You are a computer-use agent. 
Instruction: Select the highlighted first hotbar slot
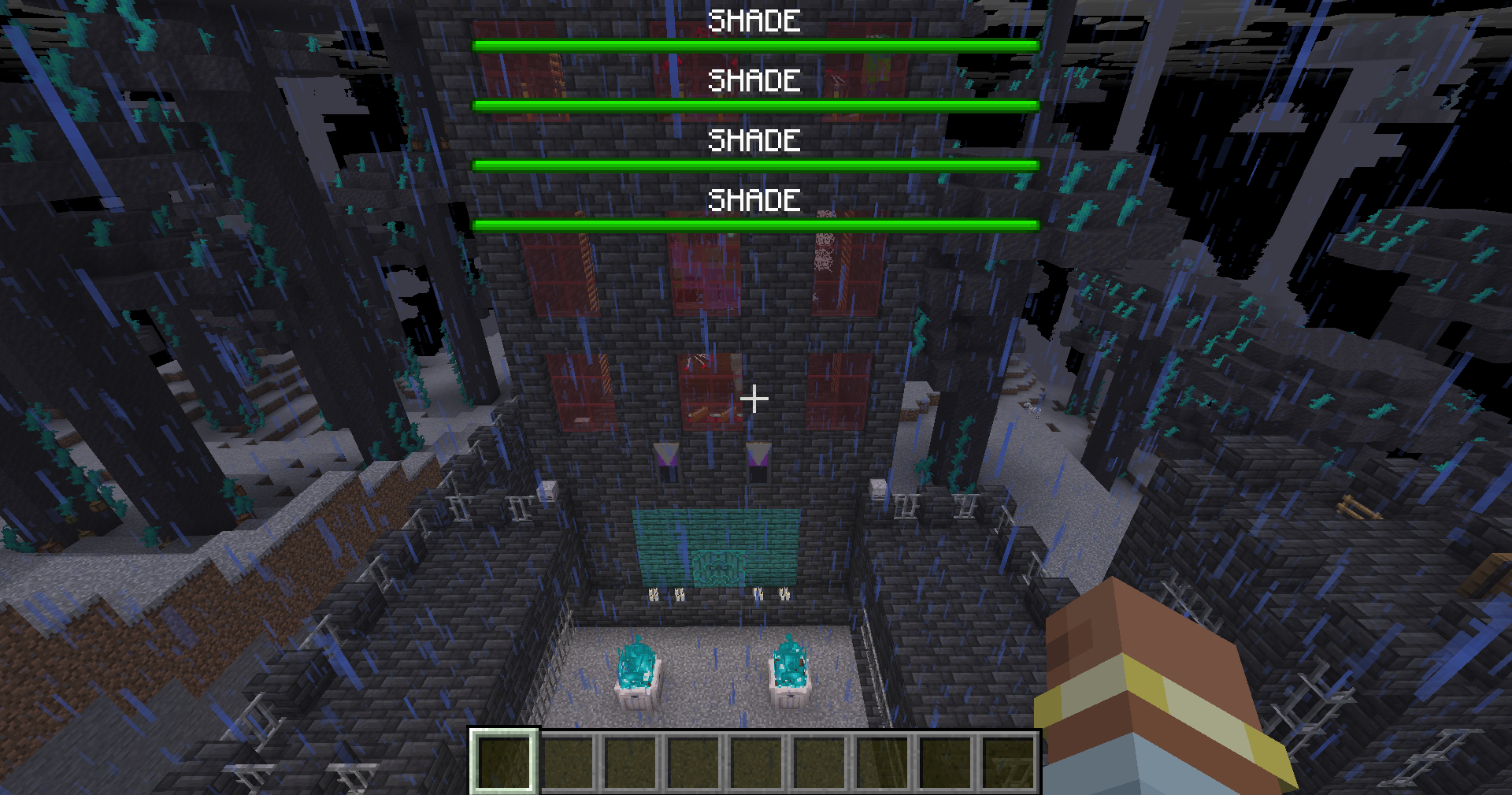[x=504, y=761]
